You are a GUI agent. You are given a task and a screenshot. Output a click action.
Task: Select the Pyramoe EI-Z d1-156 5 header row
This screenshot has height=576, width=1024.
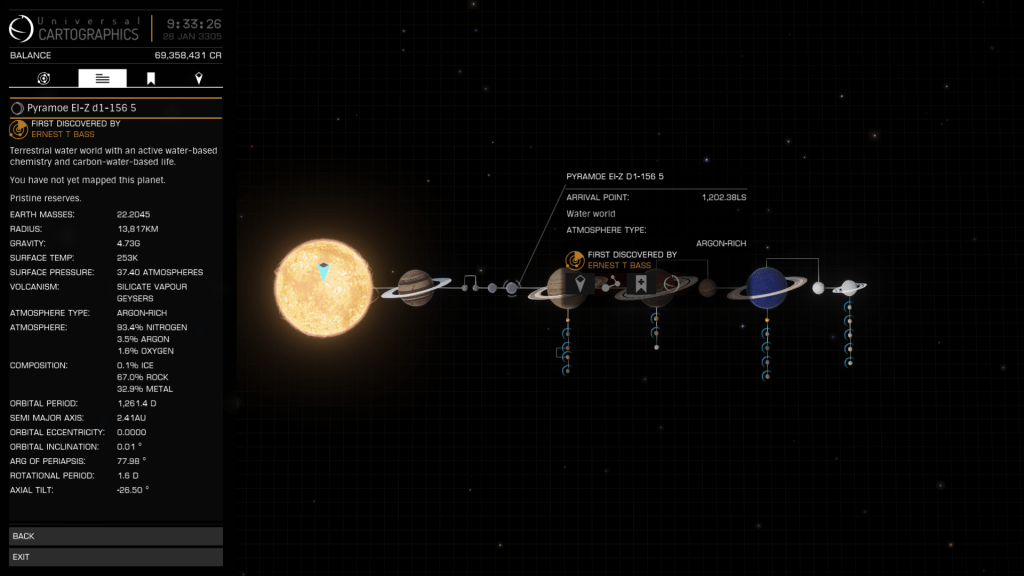pos(116,107)
